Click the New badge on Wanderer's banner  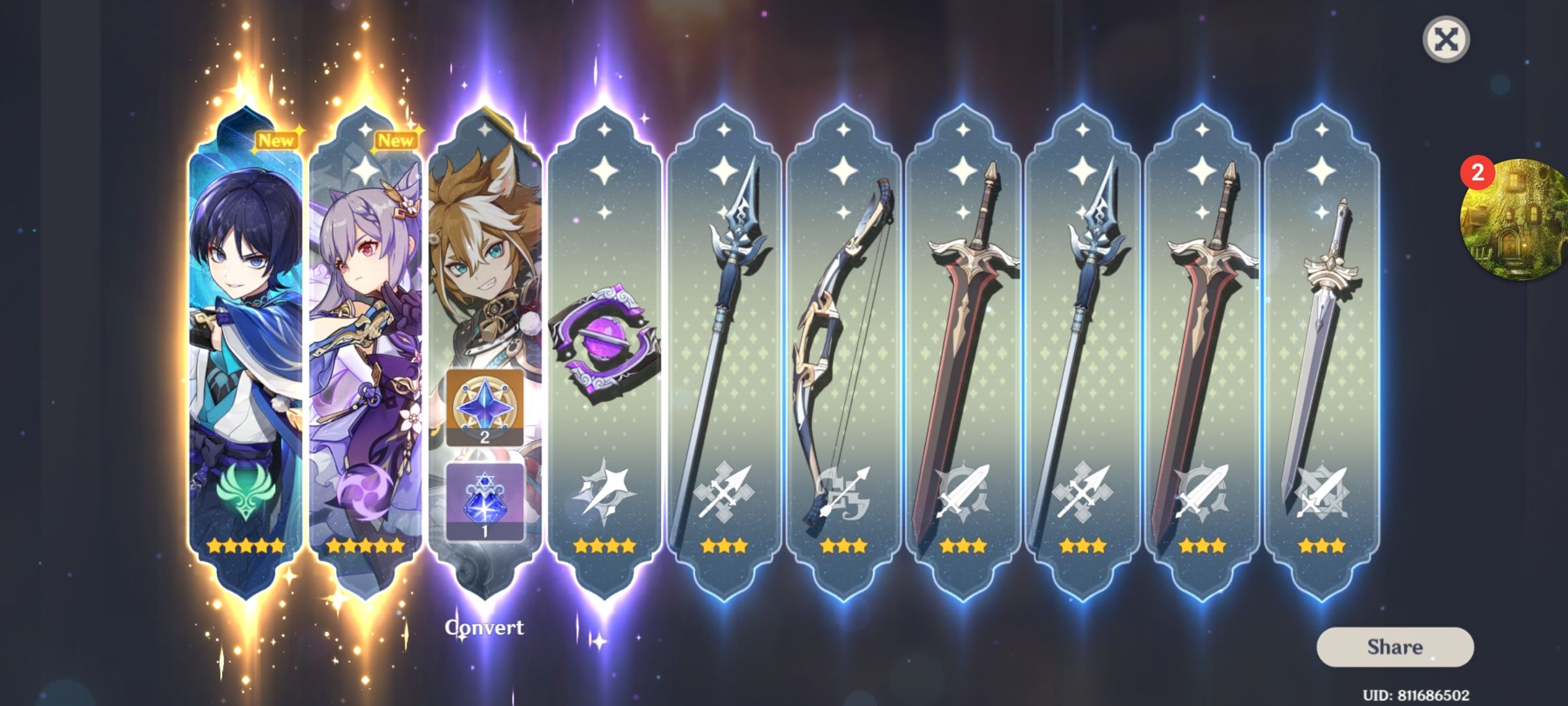coord(275,138)
